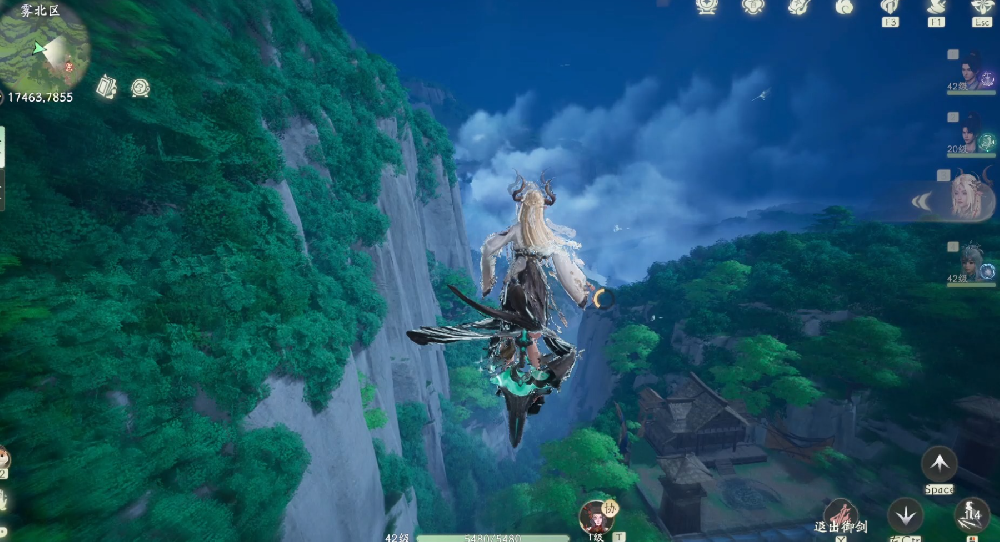The image size is (1000, 542).
Task: Click the round snail-shell icon near the minimap
Action: tap(140, 87)
